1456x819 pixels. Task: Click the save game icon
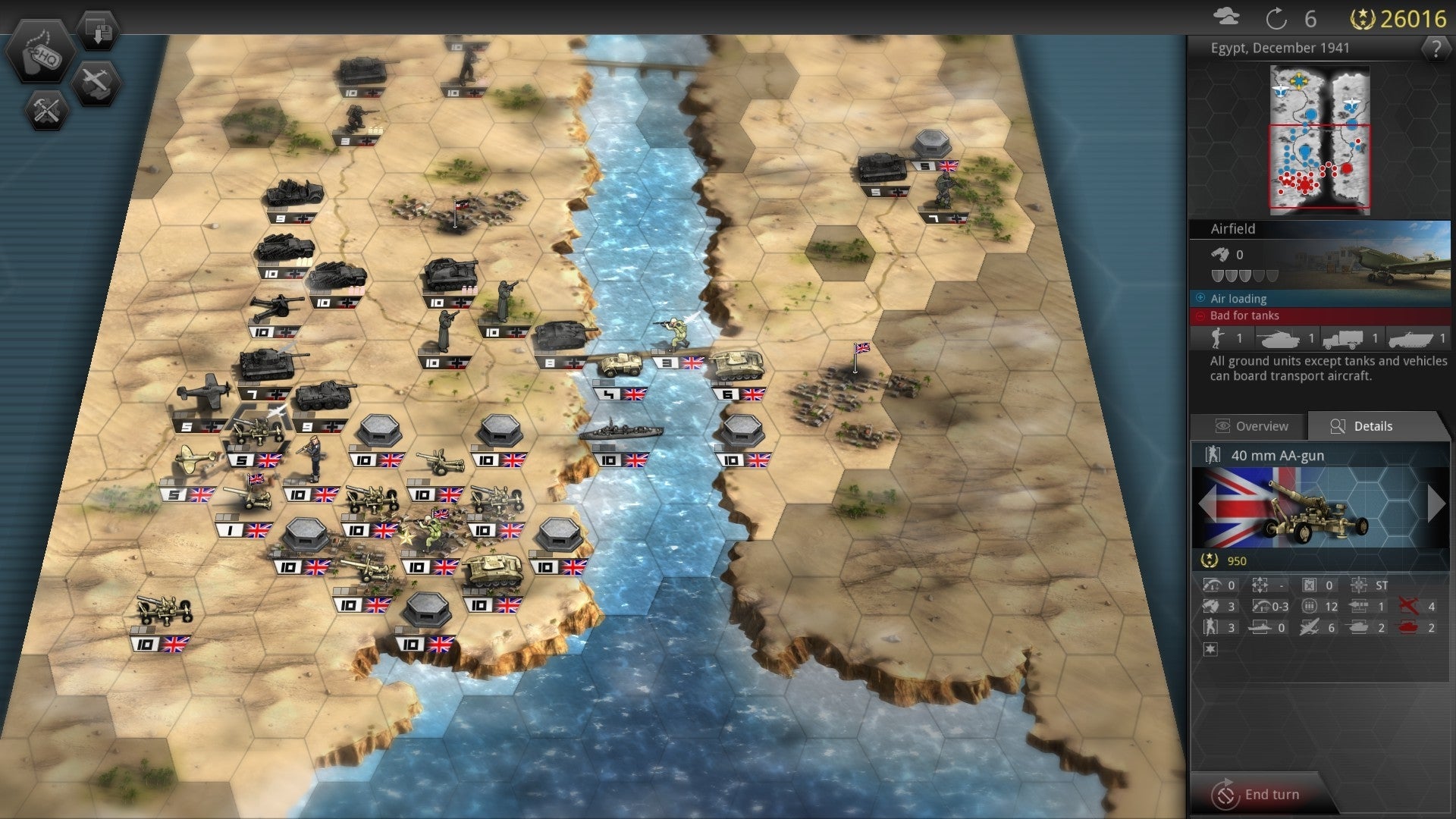[98, 28]
